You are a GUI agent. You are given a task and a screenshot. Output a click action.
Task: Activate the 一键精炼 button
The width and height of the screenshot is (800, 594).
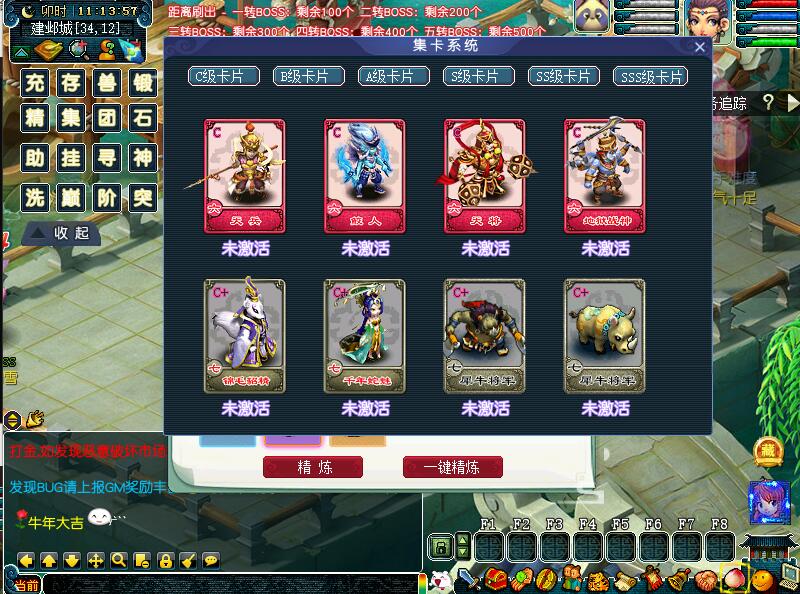pos(452,467)
